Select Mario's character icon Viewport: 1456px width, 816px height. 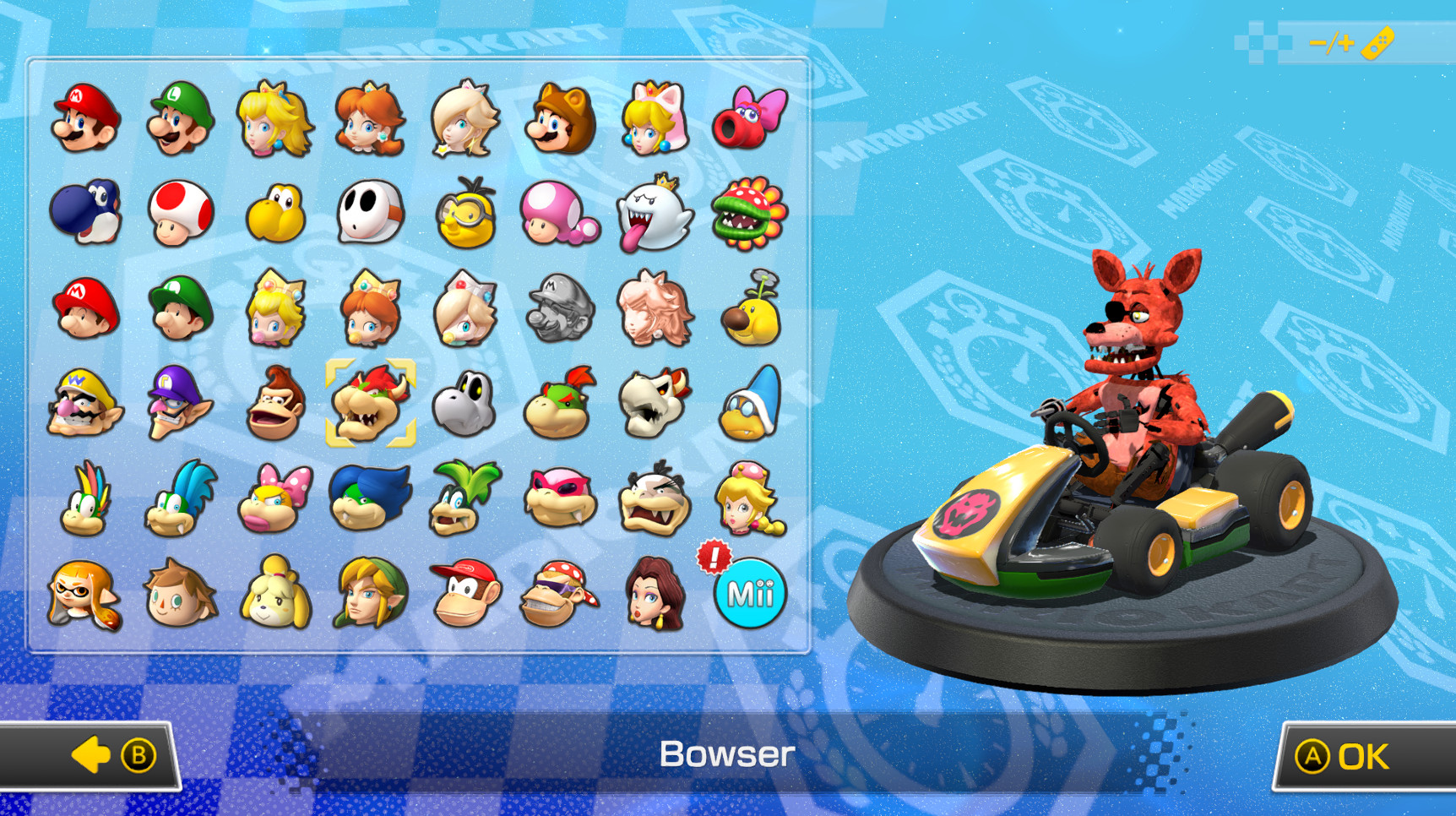point(84,118)
